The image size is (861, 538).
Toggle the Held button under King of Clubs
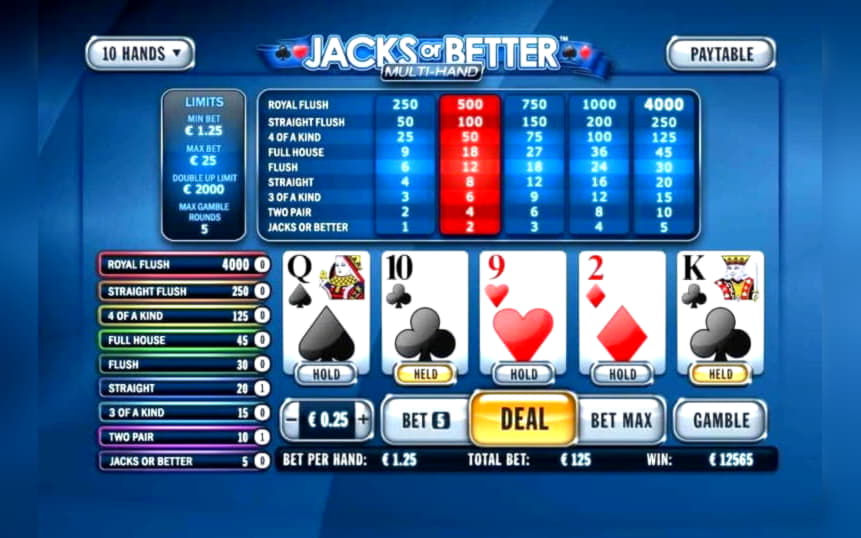720,375
